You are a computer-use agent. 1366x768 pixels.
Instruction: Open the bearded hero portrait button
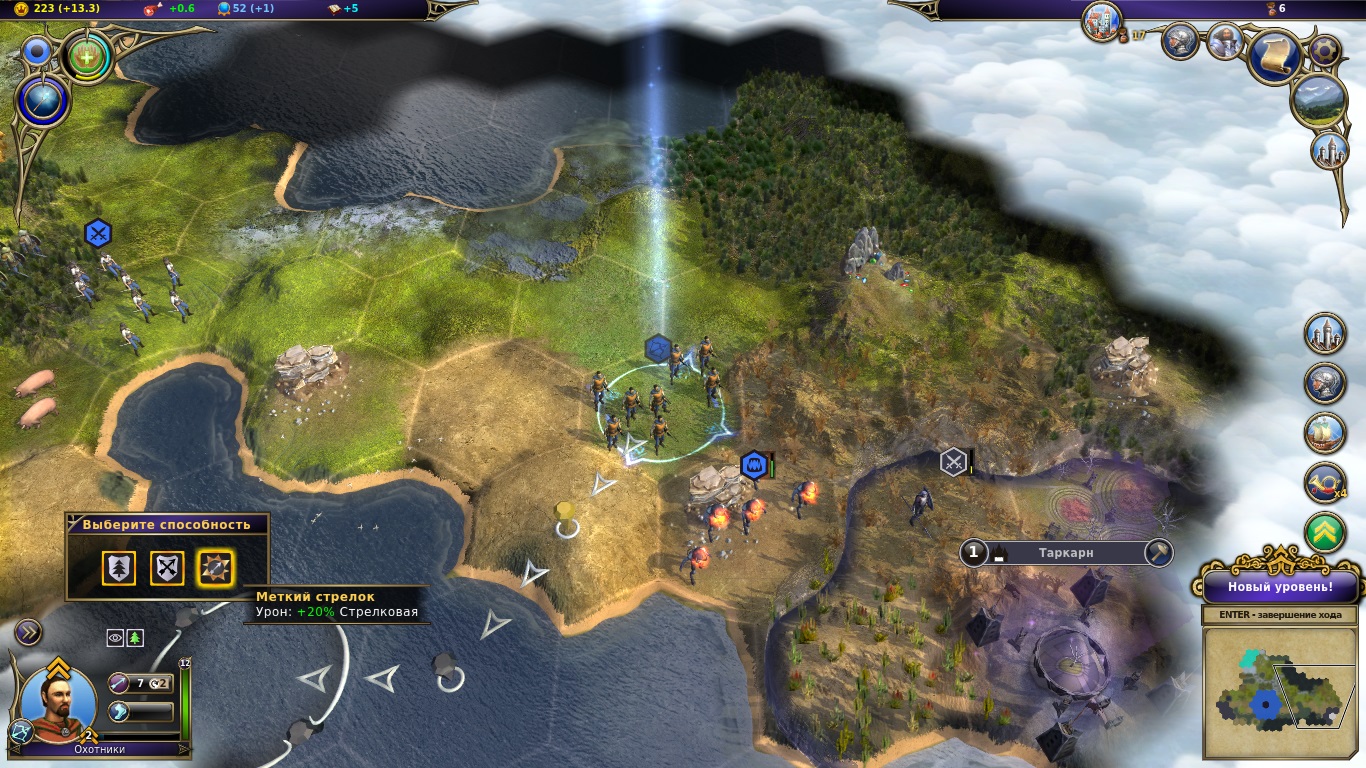coord(1223,41)
